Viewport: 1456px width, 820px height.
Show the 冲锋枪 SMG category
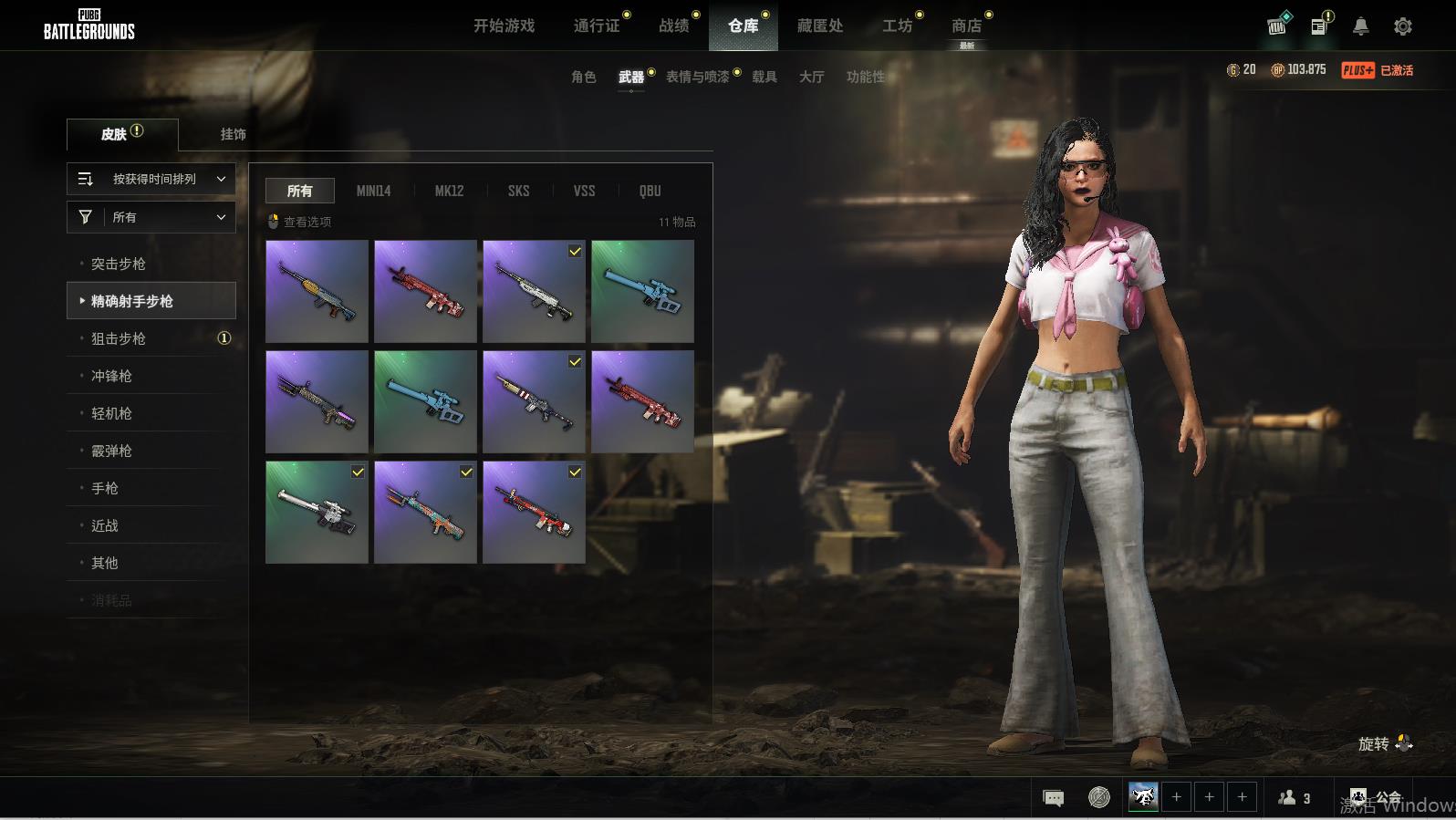click(x=111, y=377)
